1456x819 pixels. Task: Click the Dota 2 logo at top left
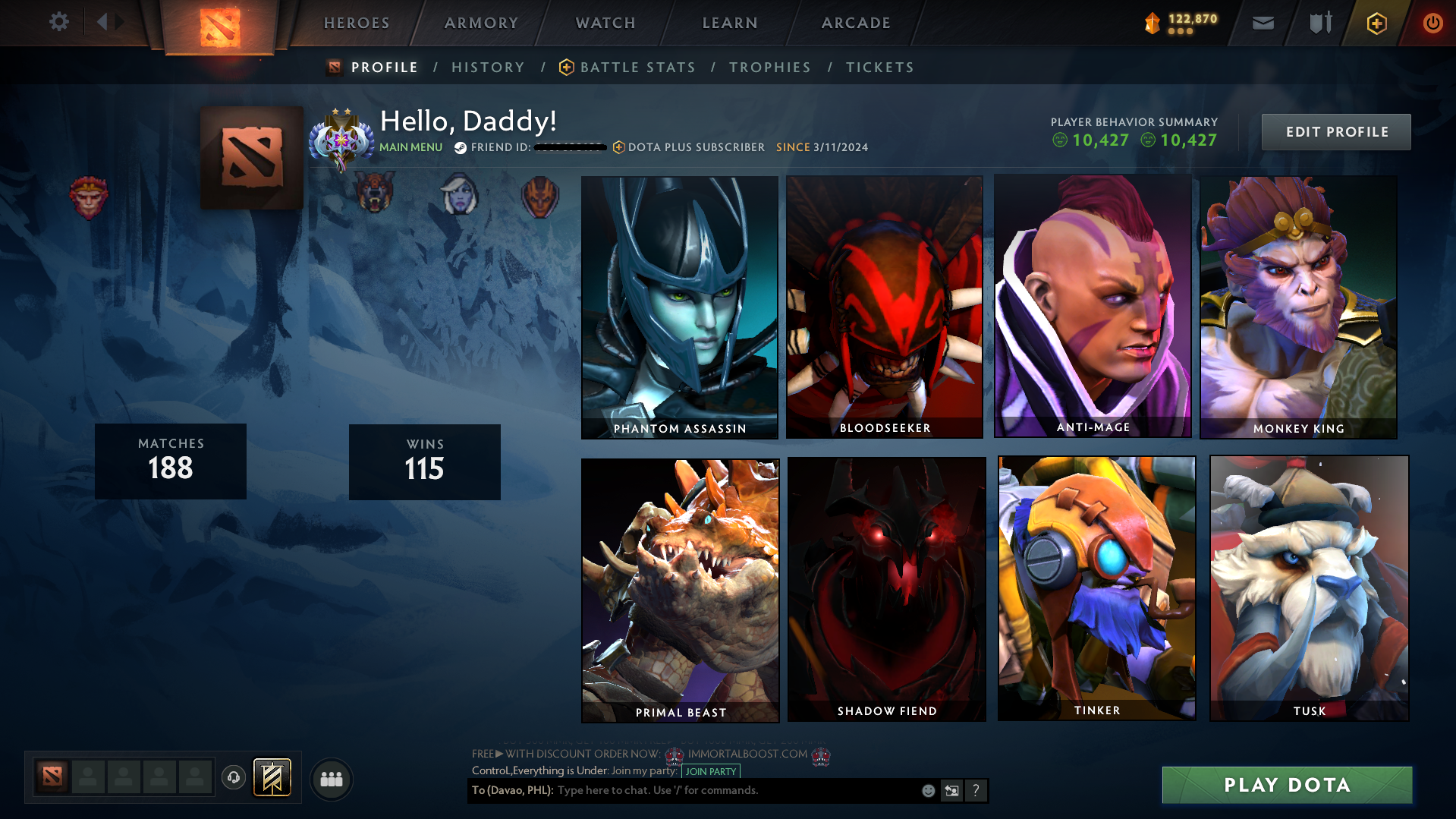(x=221, y=23)
